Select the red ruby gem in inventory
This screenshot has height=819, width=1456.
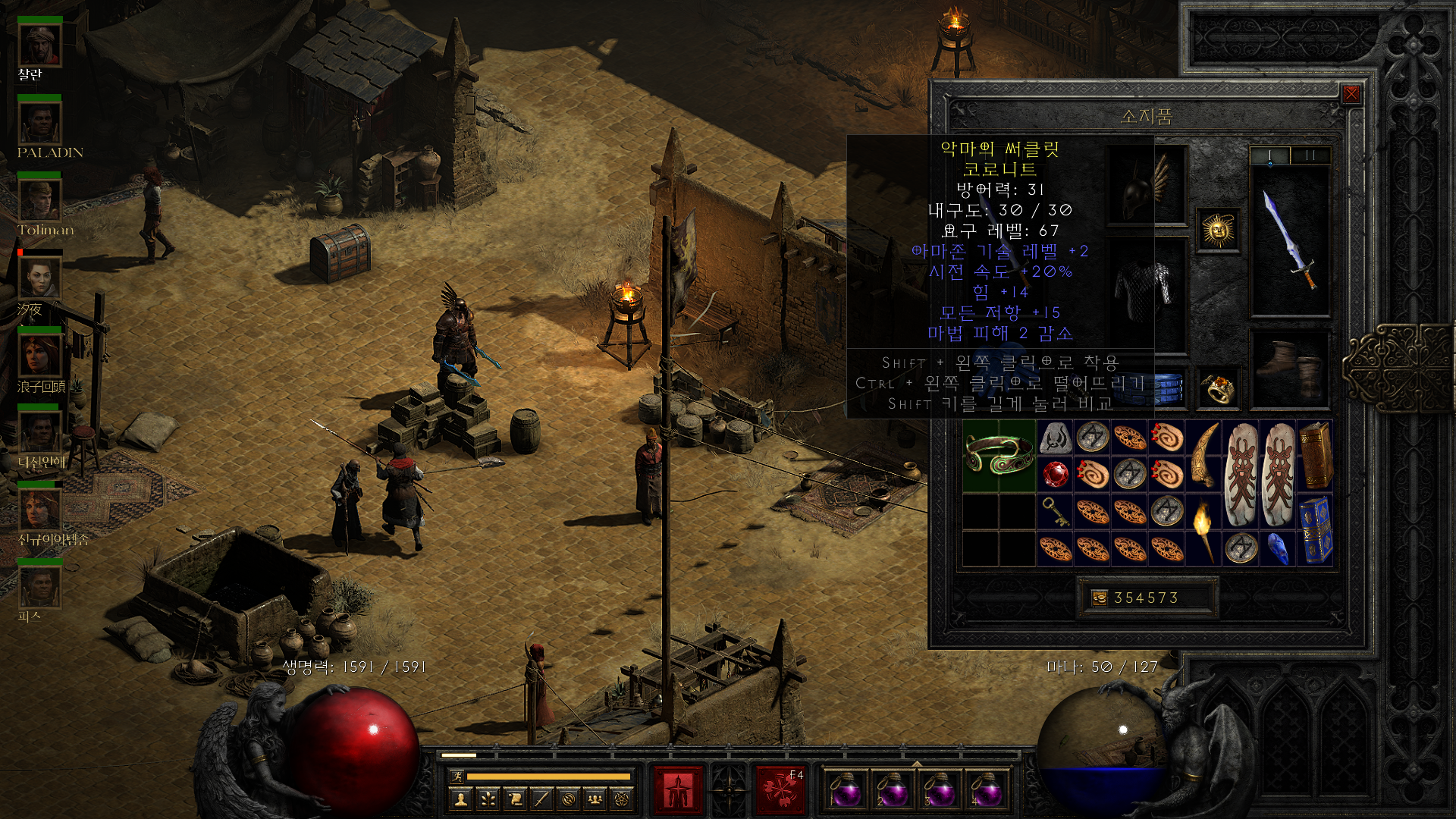pyautogui.click(x=1055, y=475)
